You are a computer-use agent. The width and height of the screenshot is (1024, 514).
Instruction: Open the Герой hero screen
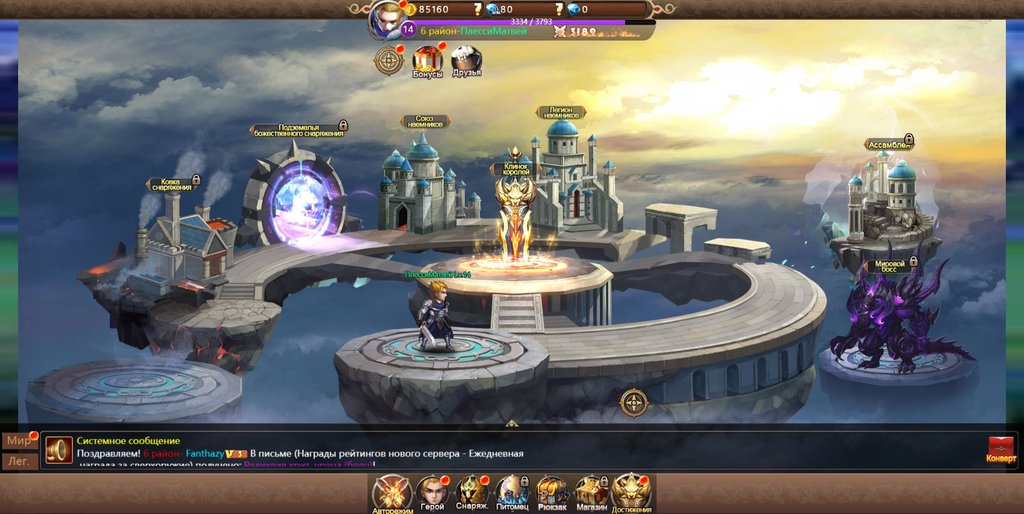[432, 491]
